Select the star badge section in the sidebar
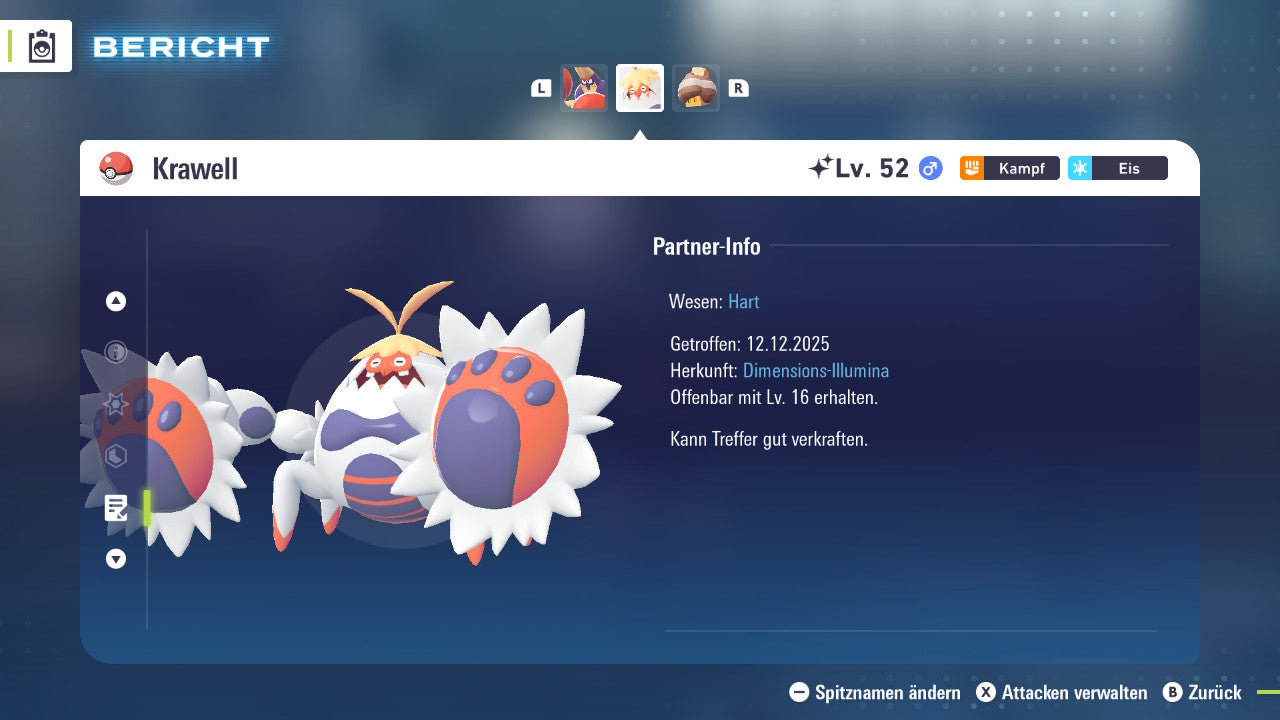Viewport: 1280px width, 720px height. 115,402
